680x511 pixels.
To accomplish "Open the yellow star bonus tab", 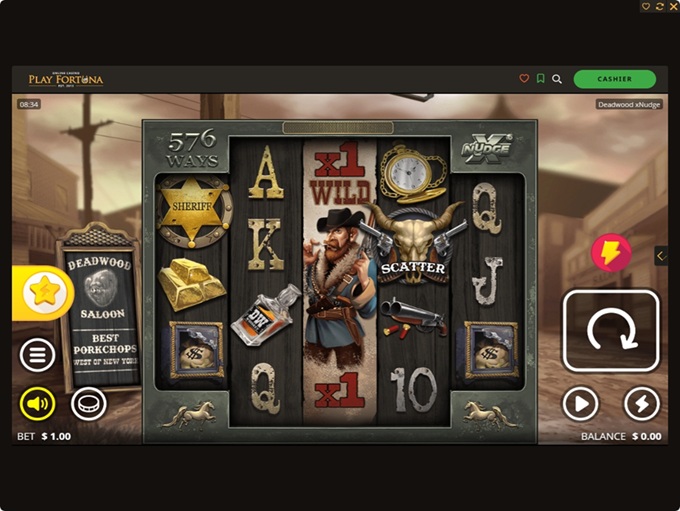I will pos(43,293).
